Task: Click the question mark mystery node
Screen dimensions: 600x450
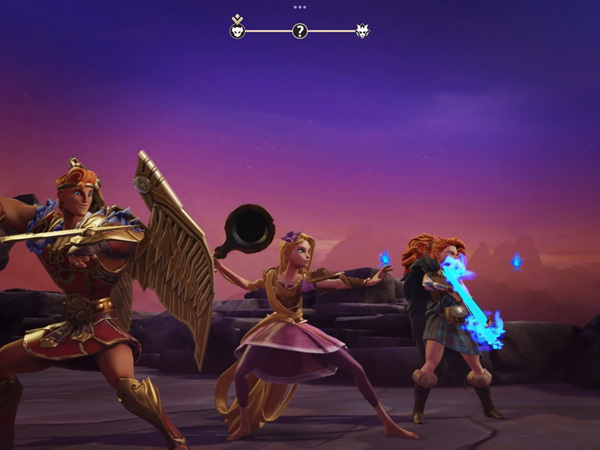Action: 299,31
